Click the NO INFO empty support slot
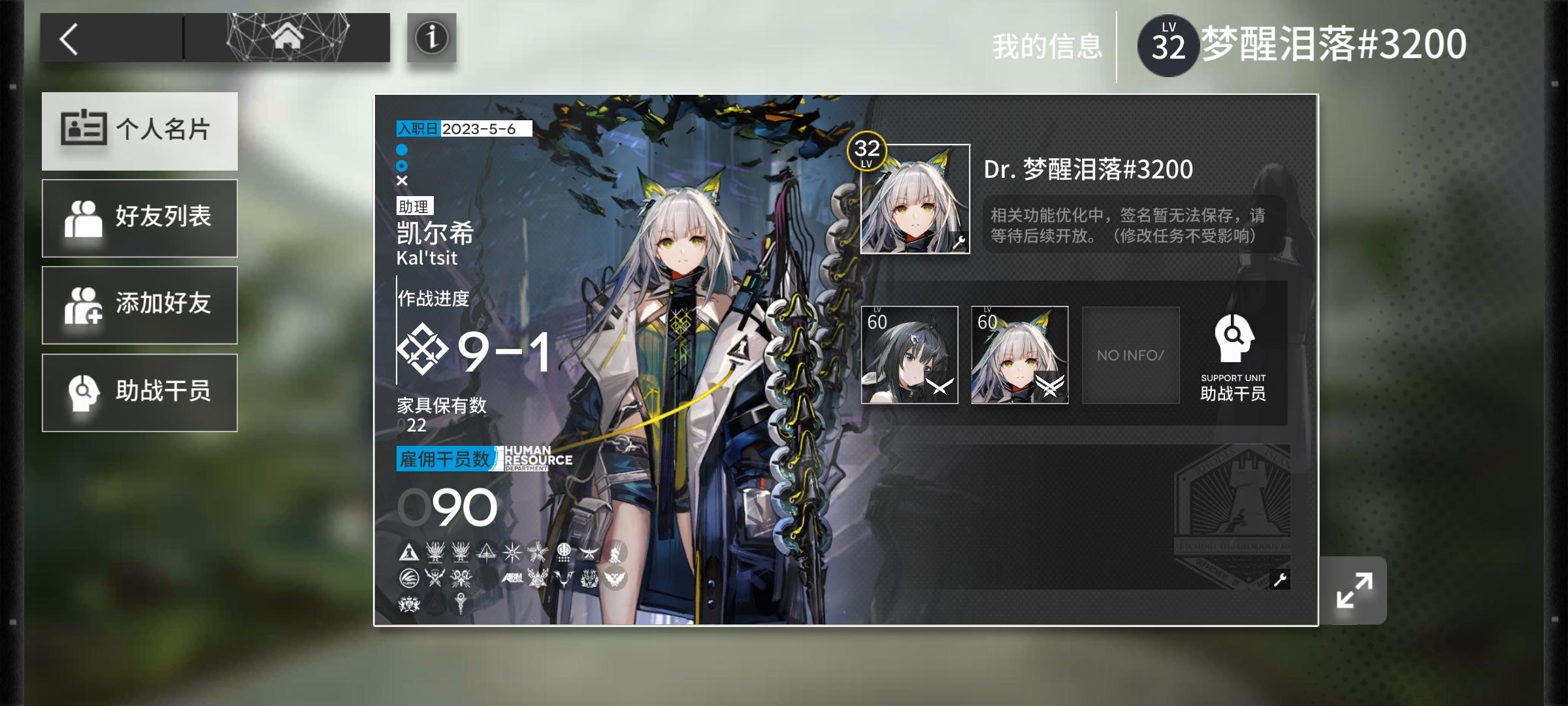Image resolution: width=1568 pixels, height=706 pixels. 1130,355
